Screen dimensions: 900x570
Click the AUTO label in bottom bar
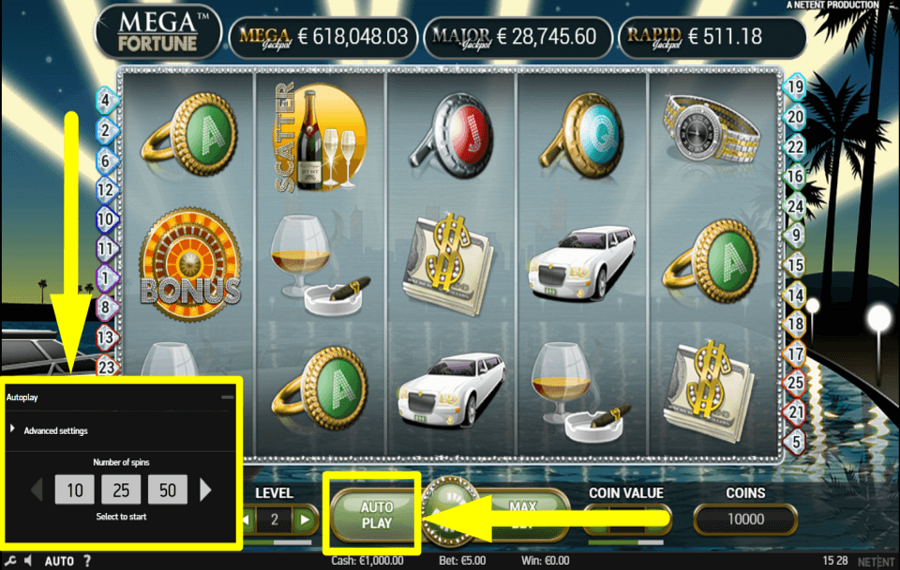pos(59,561)
